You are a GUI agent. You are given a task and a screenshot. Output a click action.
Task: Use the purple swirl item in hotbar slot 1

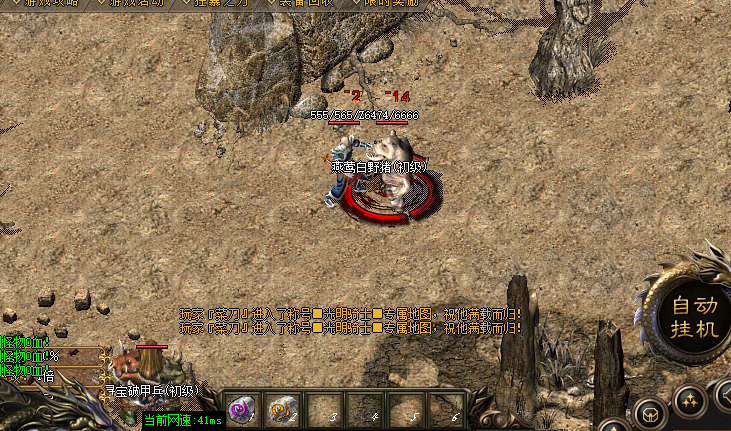[x=240, y=409]
